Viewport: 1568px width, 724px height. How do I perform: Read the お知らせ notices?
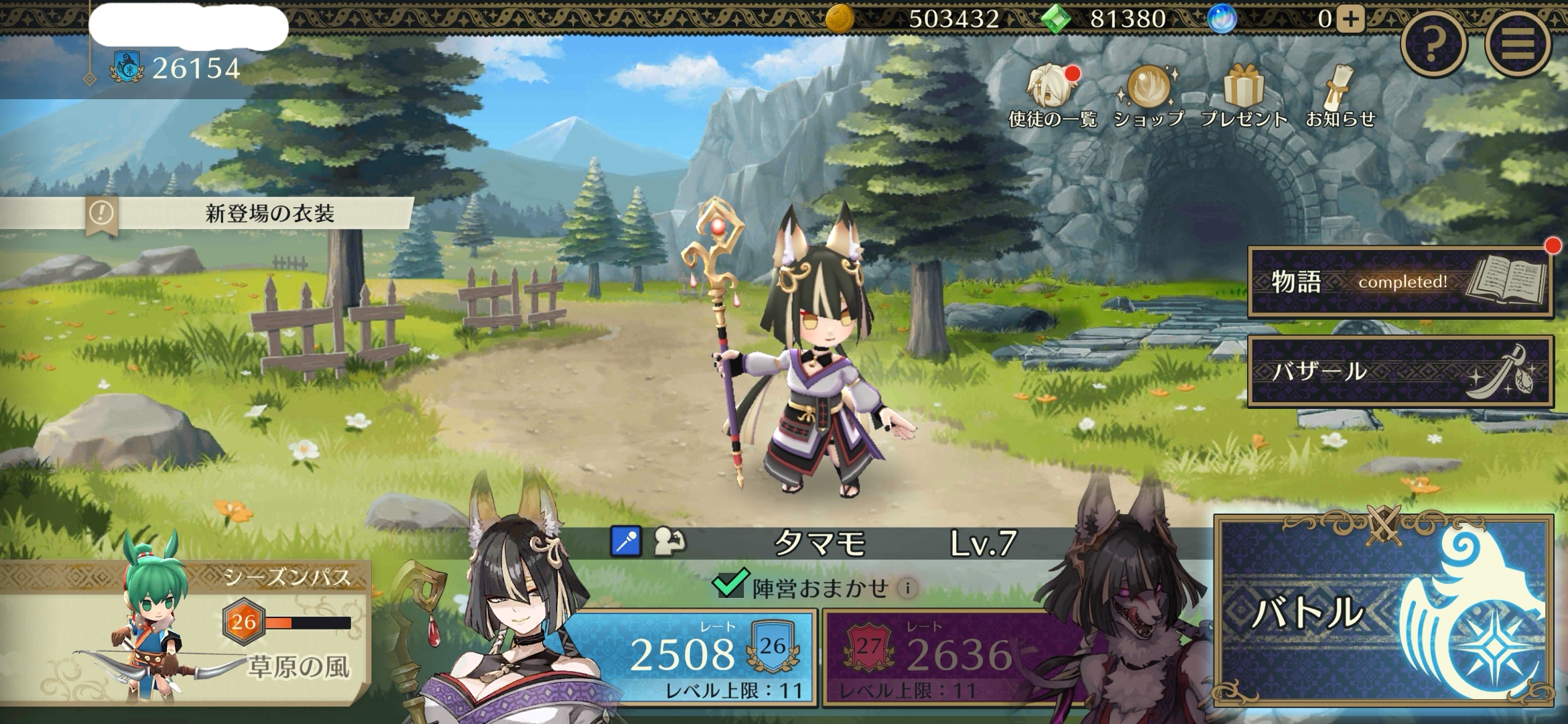(1340, 97)
